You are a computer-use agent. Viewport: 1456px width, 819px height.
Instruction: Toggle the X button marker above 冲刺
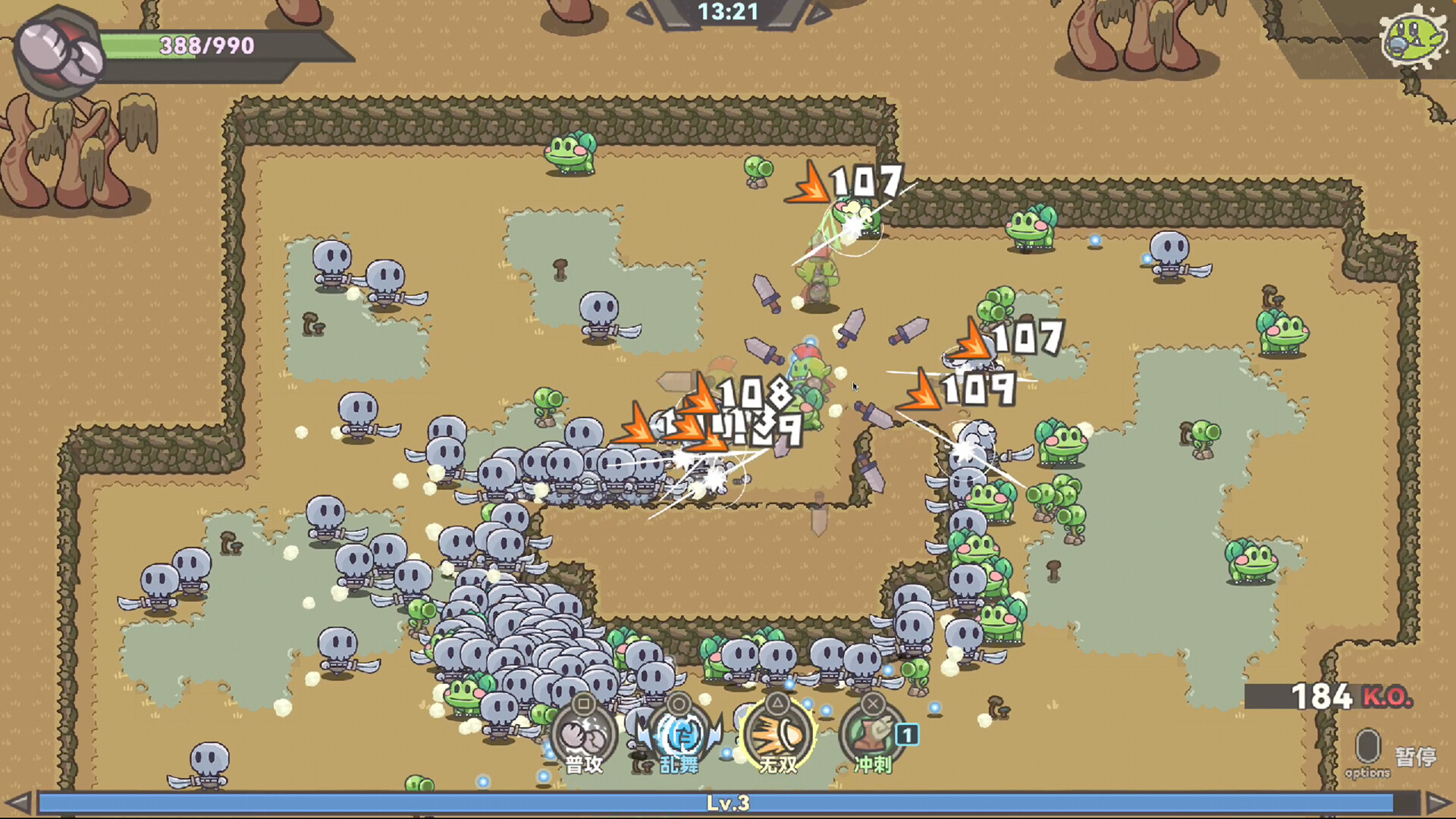872,704
